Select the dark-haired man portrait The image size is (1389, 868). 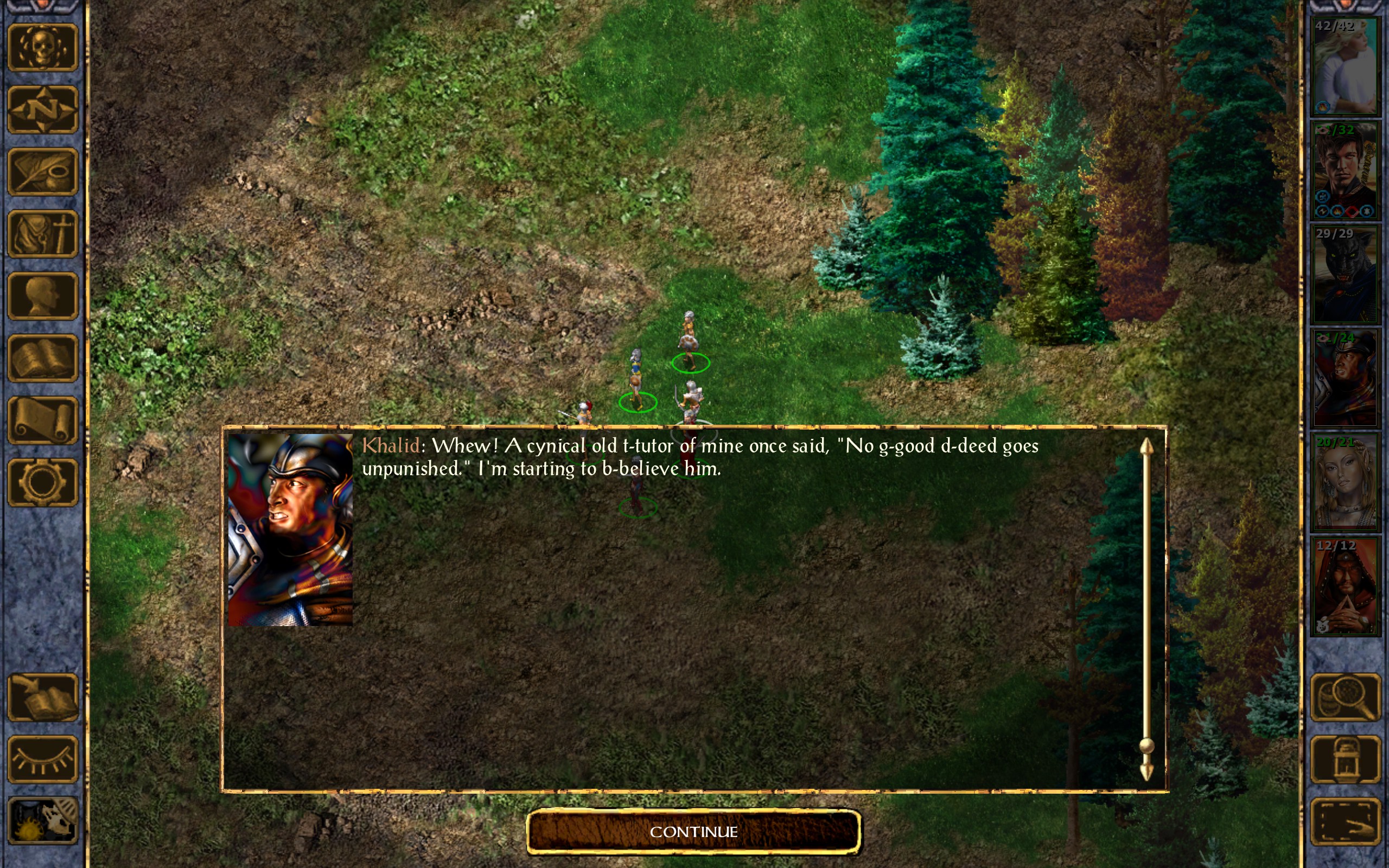(1346, 170)
